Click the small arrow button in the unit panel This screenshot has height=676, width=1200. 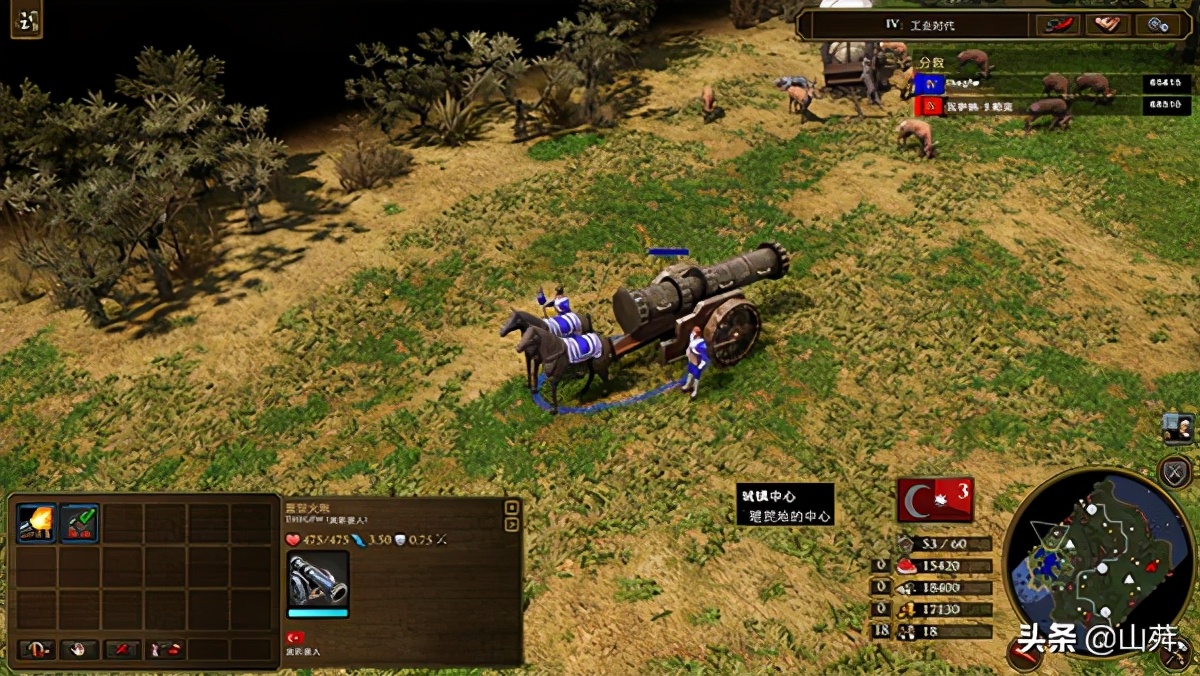point(512,524)
